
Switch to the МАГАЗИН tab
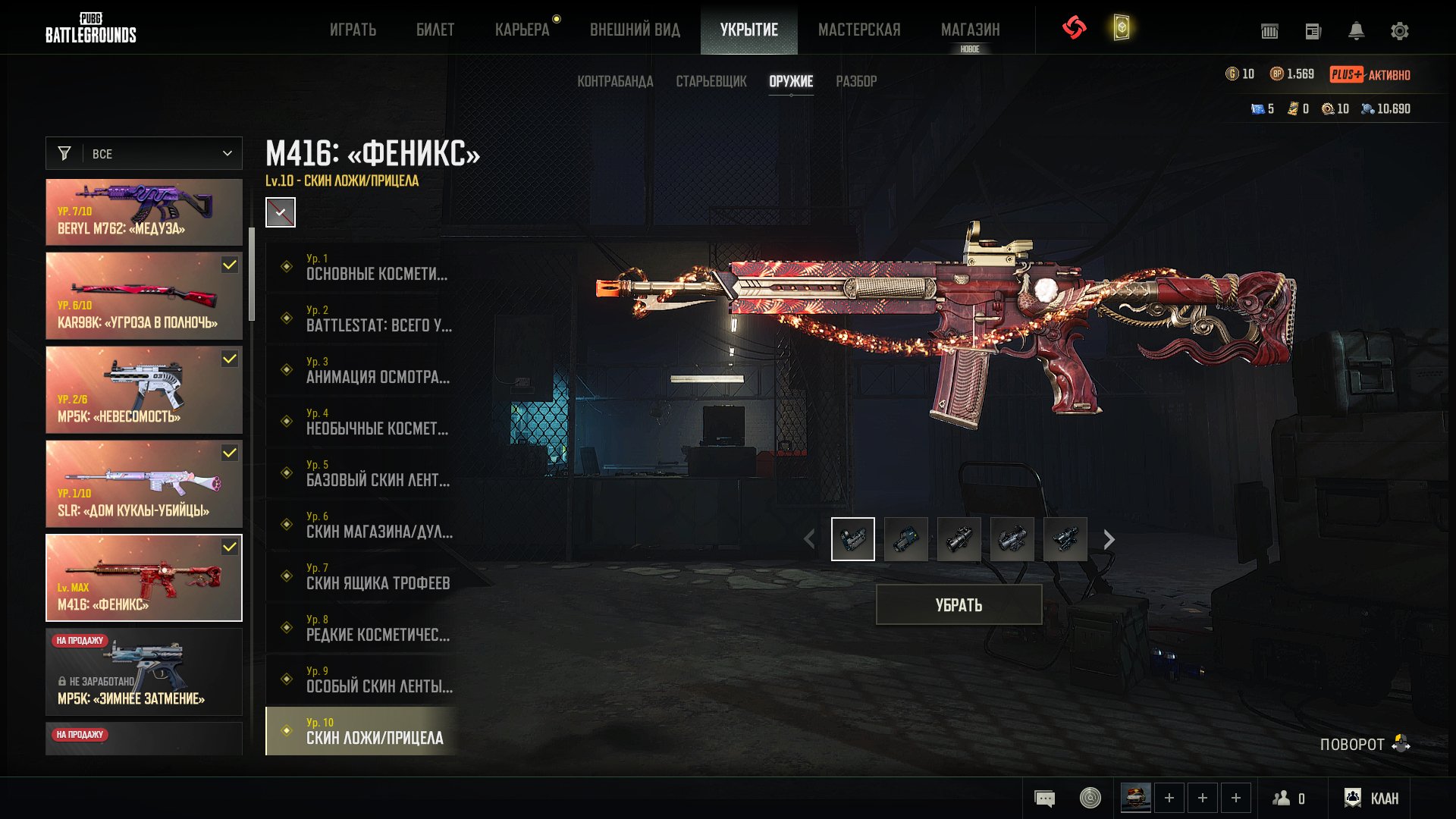[970, 30]
